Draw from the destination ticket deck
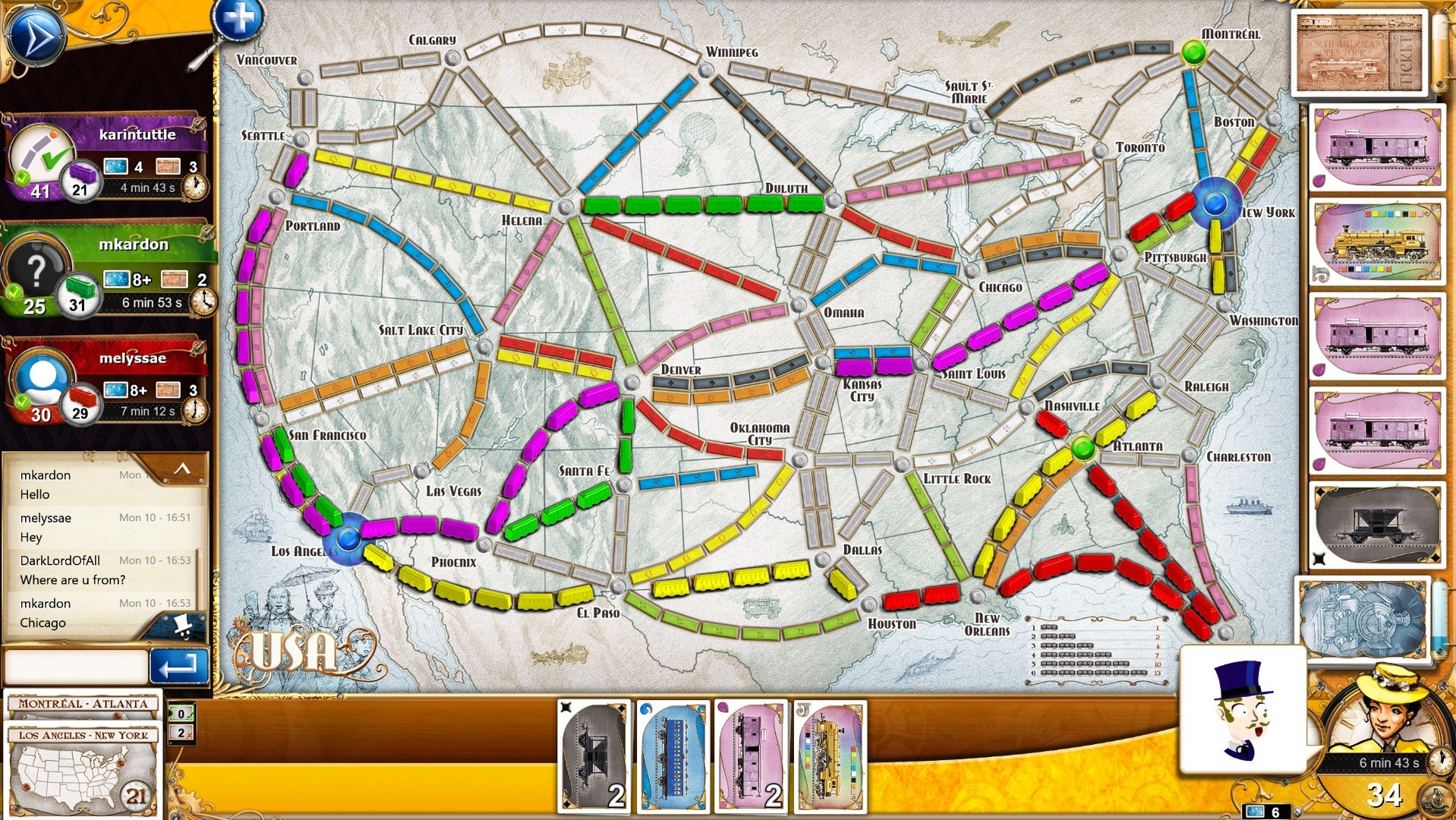This screenshot has height=820, width=1456. pyautogui.click(x=1358, y=52)
